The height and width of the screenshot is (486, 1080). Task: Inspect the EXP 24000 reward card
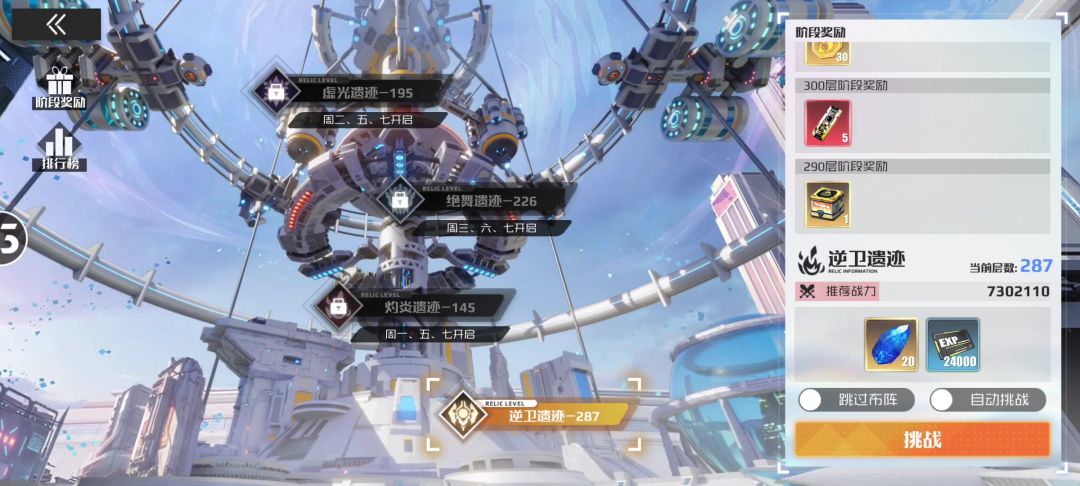(x=953, y=345)
